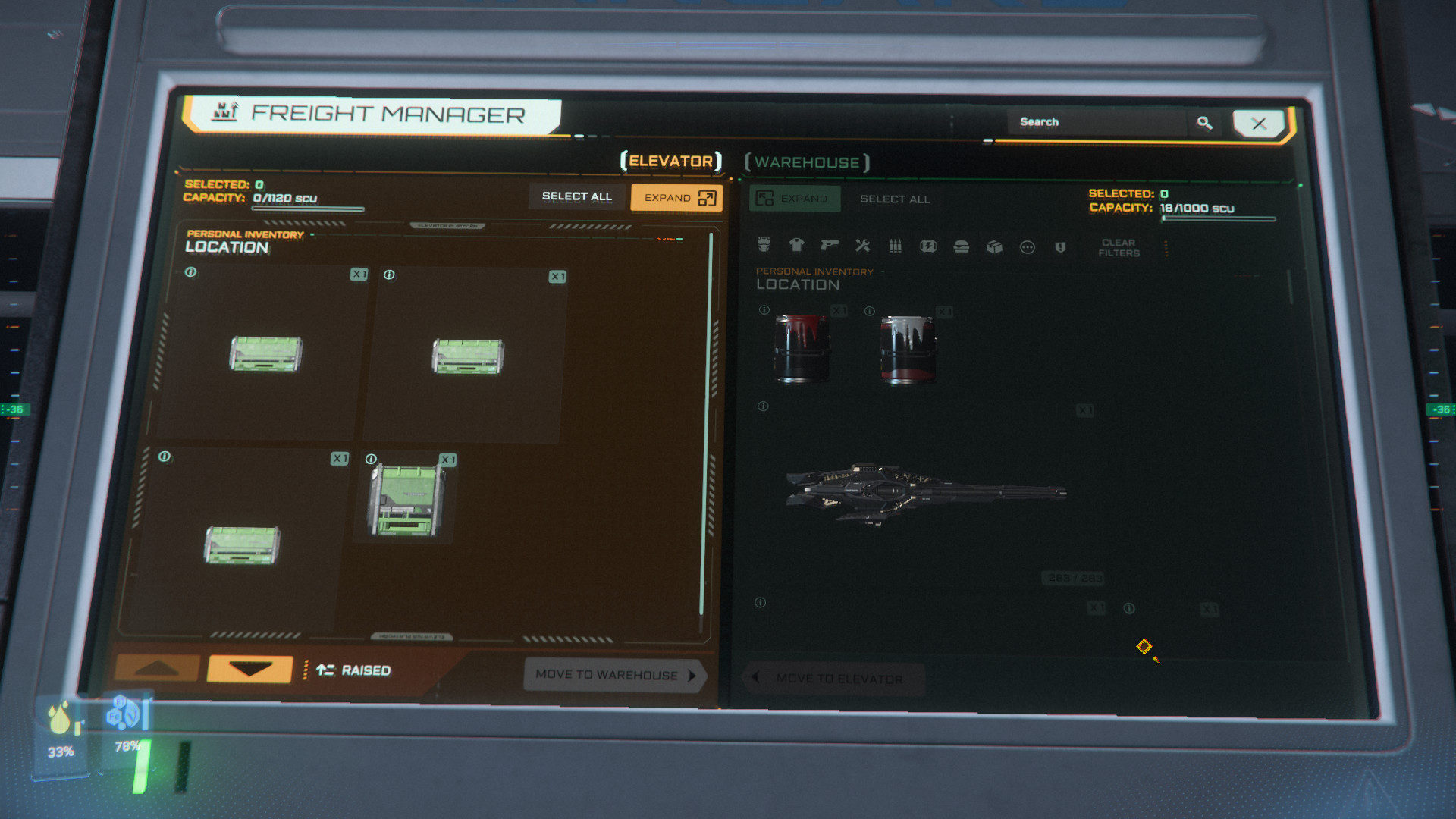This screenshot has width=1456, height=819.
Task: Click the Search input field
Action: click(1096, 122)
